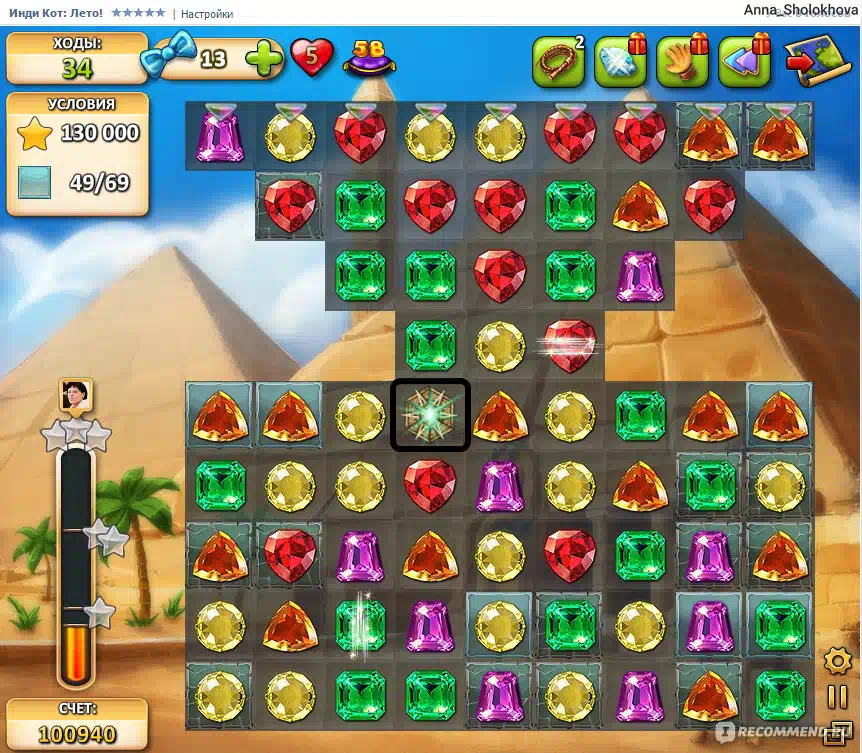Use the whip booster
Viewport: 862px width, 753px height.
point(557,61)
